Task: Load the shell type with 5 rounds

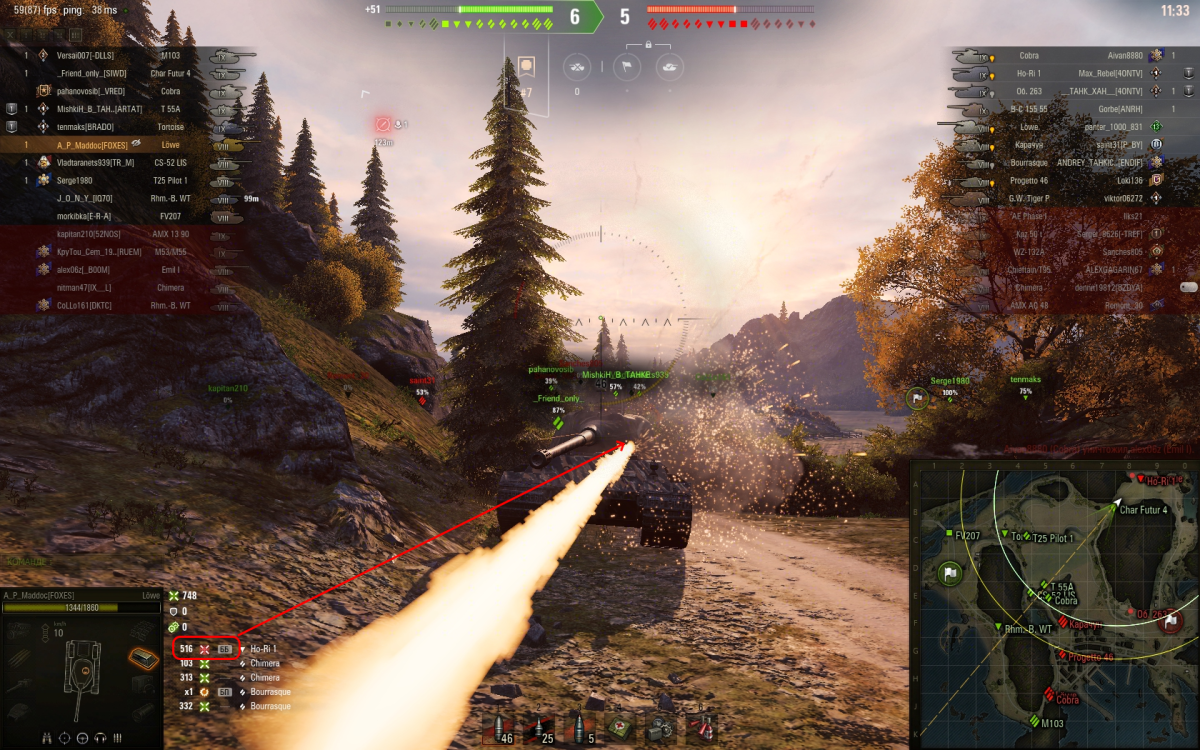Action: pos(580,726)
